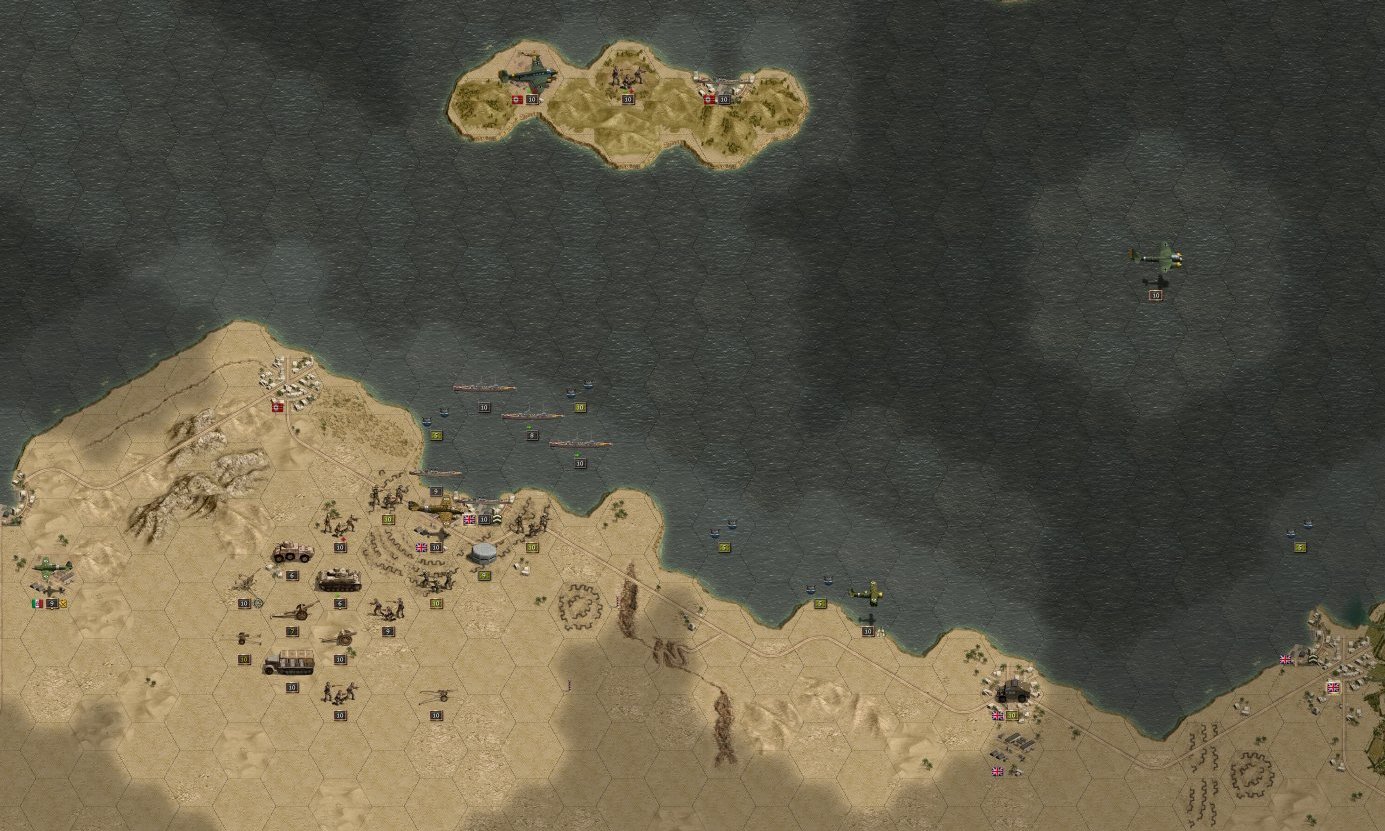This screenshot has width=1385, height=831.
Task: Select the British fighter near the coastline
Action: [868, 592]
